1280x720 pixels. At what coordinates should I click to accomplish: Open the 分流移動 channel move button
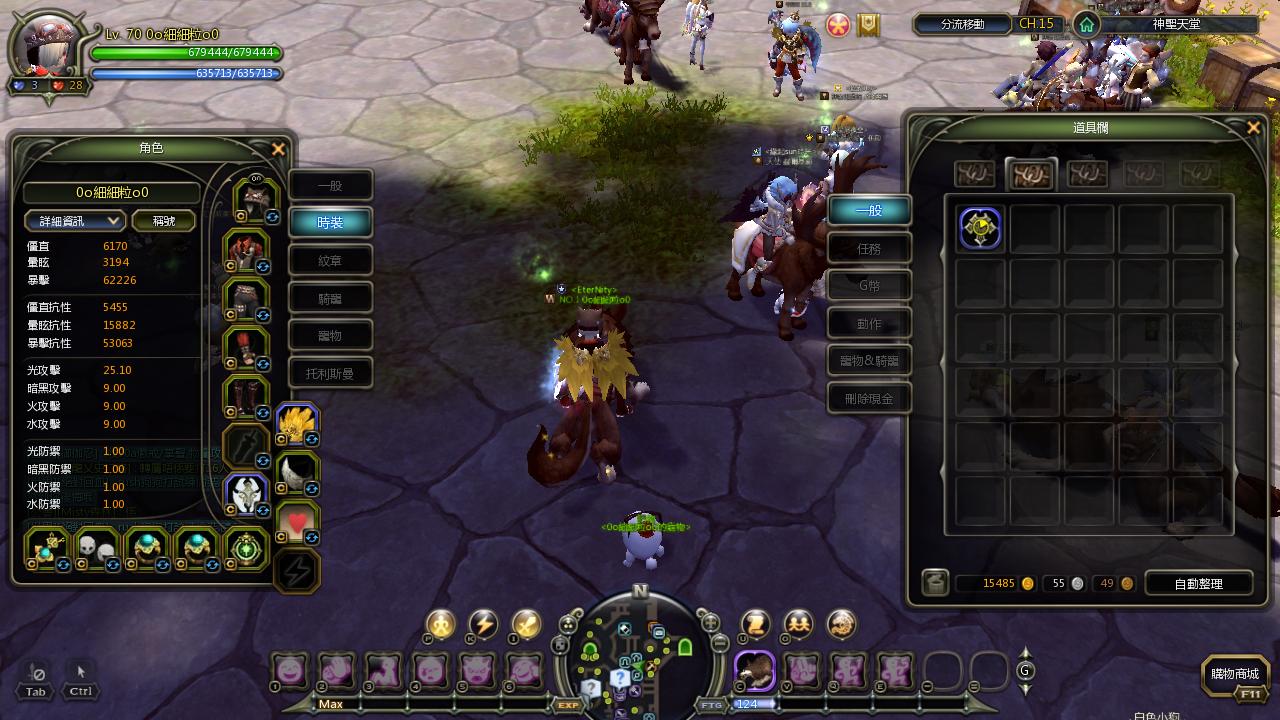(x=962, y=24)
